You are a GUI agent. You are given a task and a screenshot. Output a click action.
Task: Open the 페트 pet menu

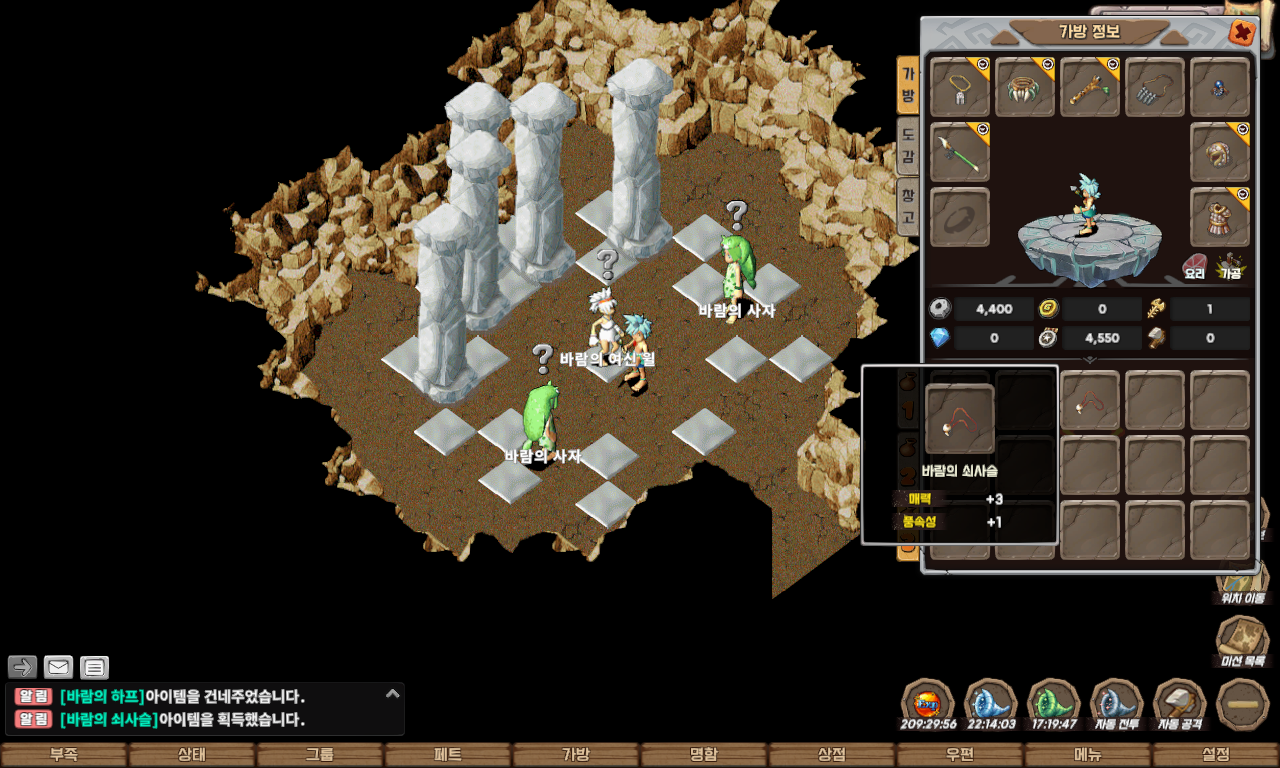coord(448,755)
